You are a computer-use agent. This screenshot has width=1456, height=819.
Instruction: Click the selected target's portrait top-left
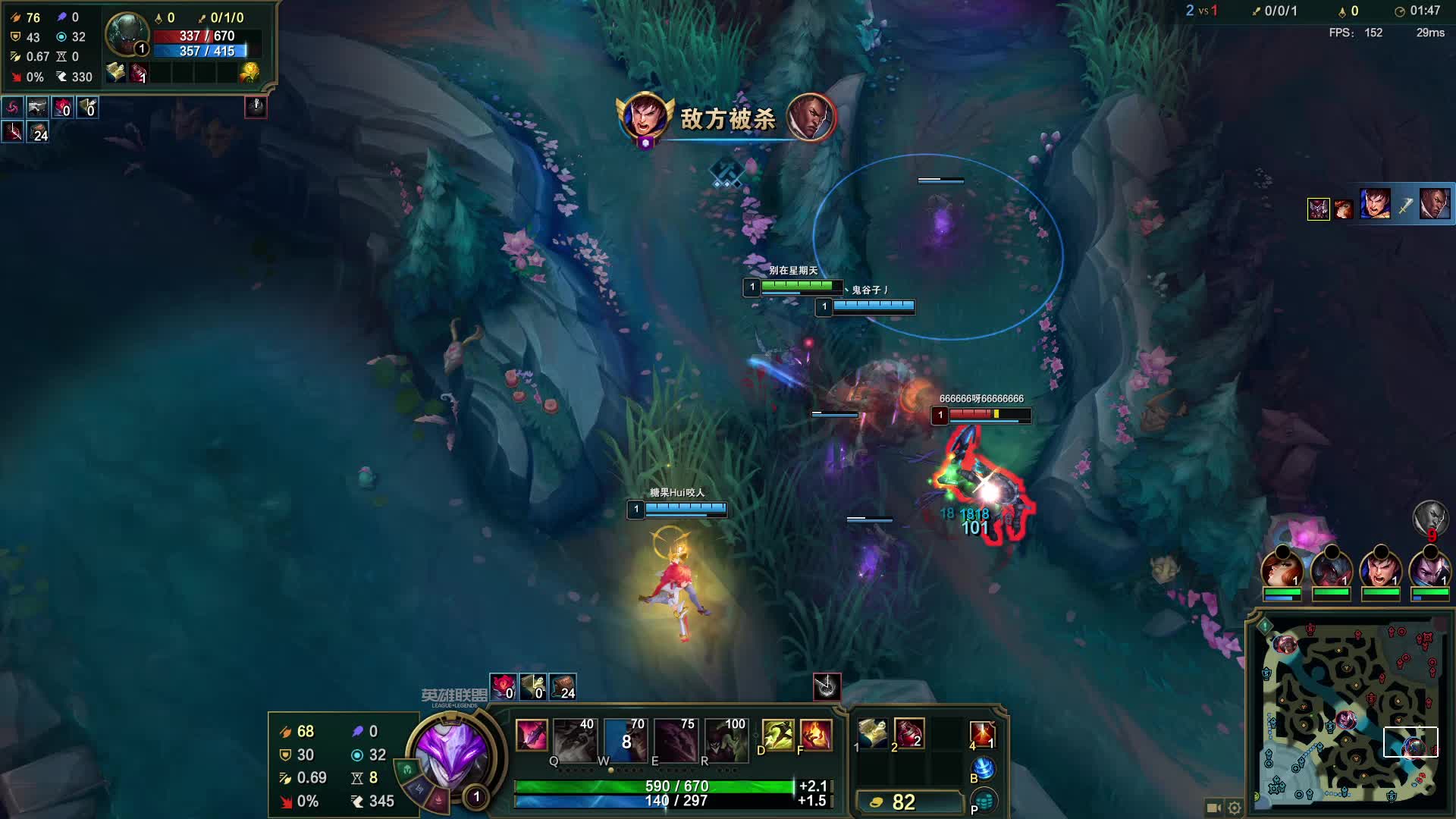click(x=127, y=35)
